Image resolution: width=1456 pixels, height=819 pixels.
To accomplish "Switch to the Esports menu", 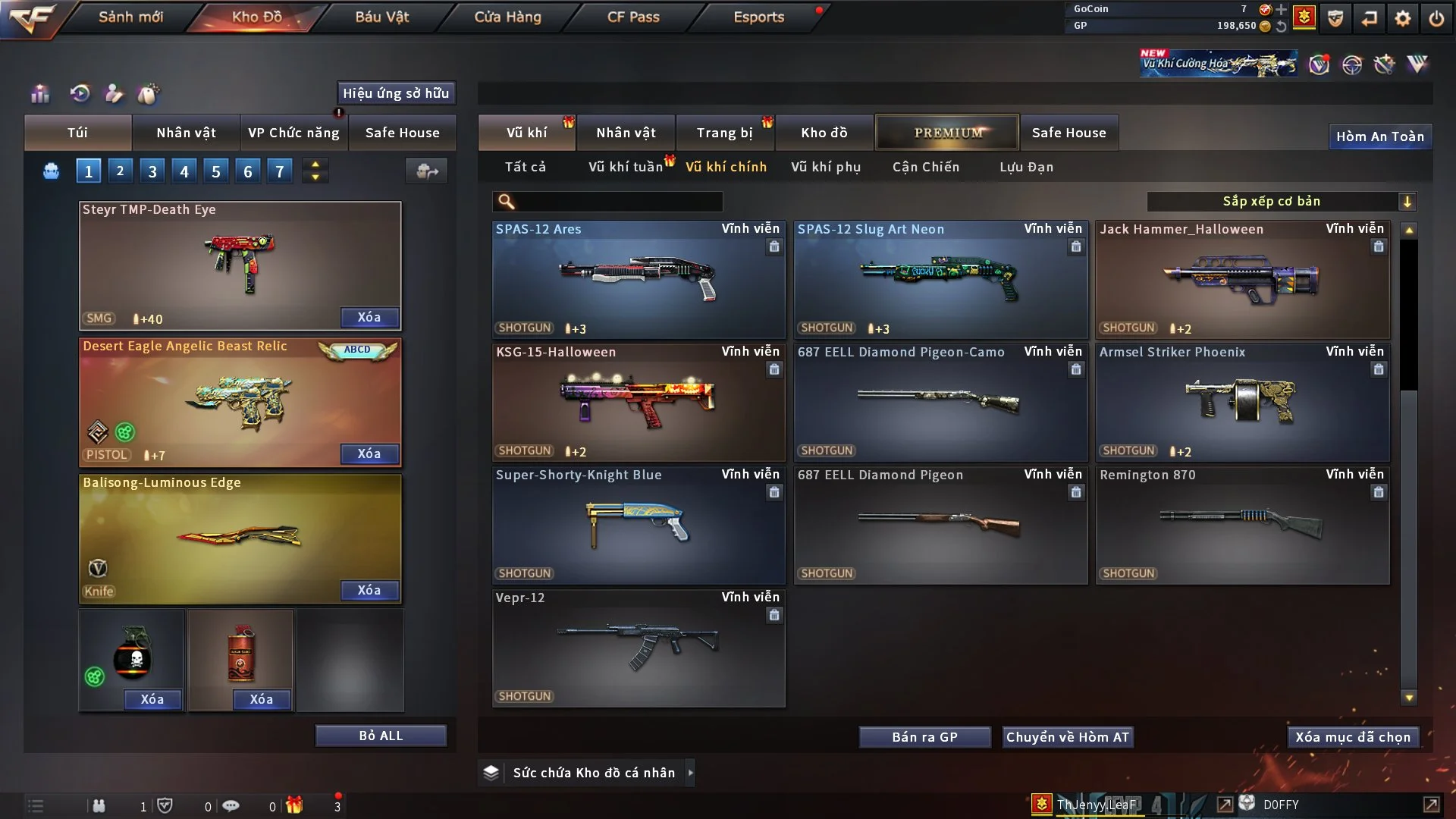I will [x=758, y=17].
